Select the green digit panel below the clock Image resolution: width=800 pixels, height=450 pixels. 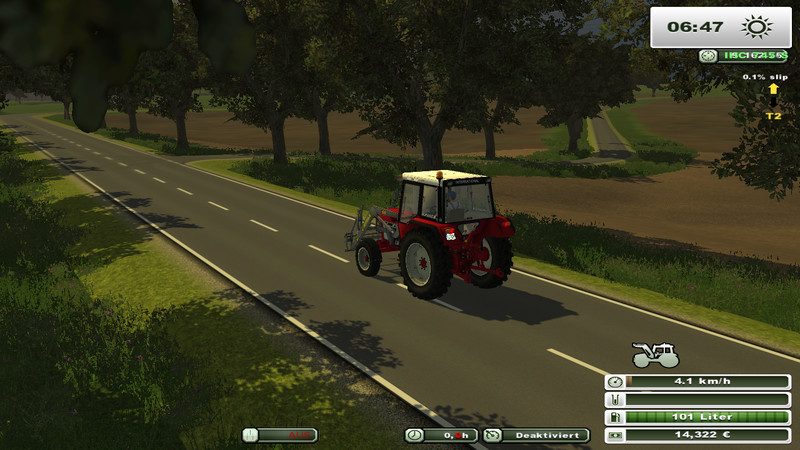tap(743, 56)
